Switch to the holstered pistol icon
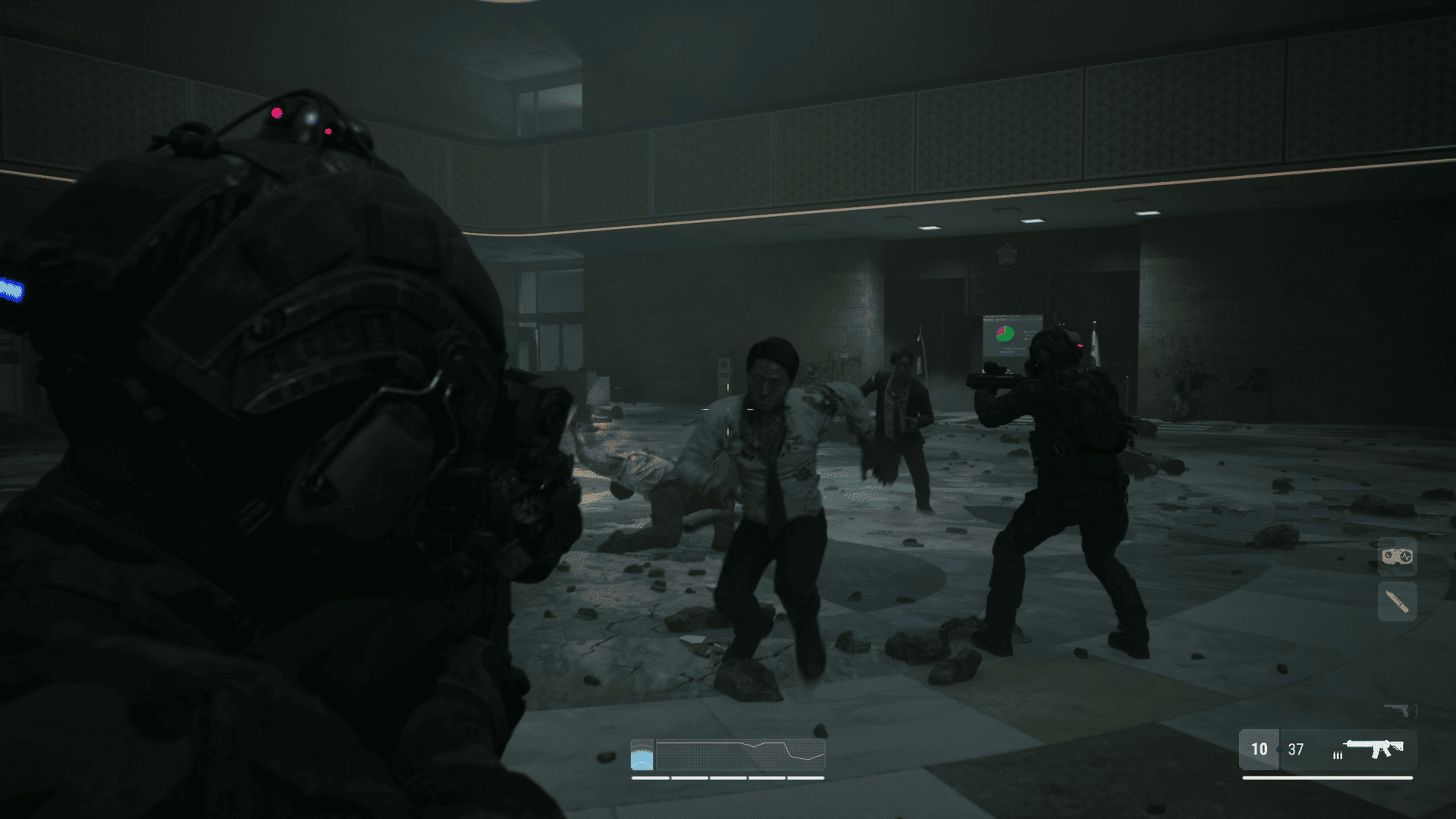The width and height of the screenshot is (1456, 819). pyautogui.click(x=1398, y=710)
